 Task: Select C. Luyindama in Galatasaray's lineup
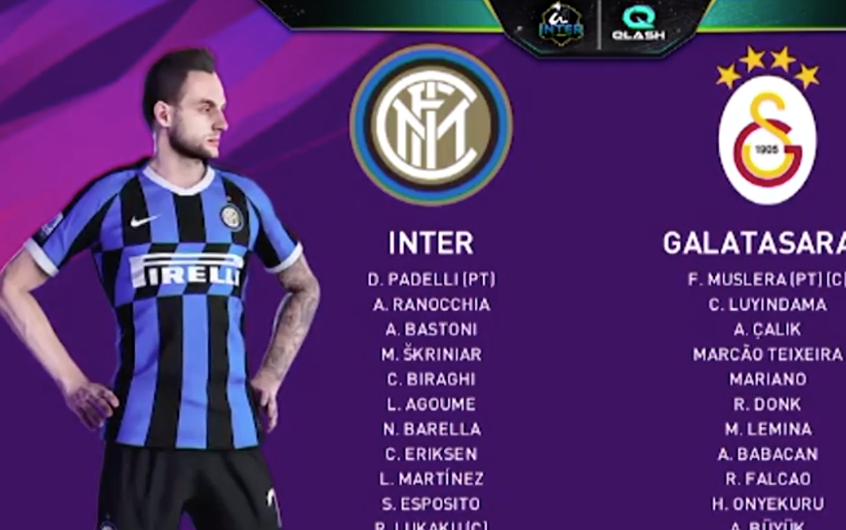coord(767,305)
